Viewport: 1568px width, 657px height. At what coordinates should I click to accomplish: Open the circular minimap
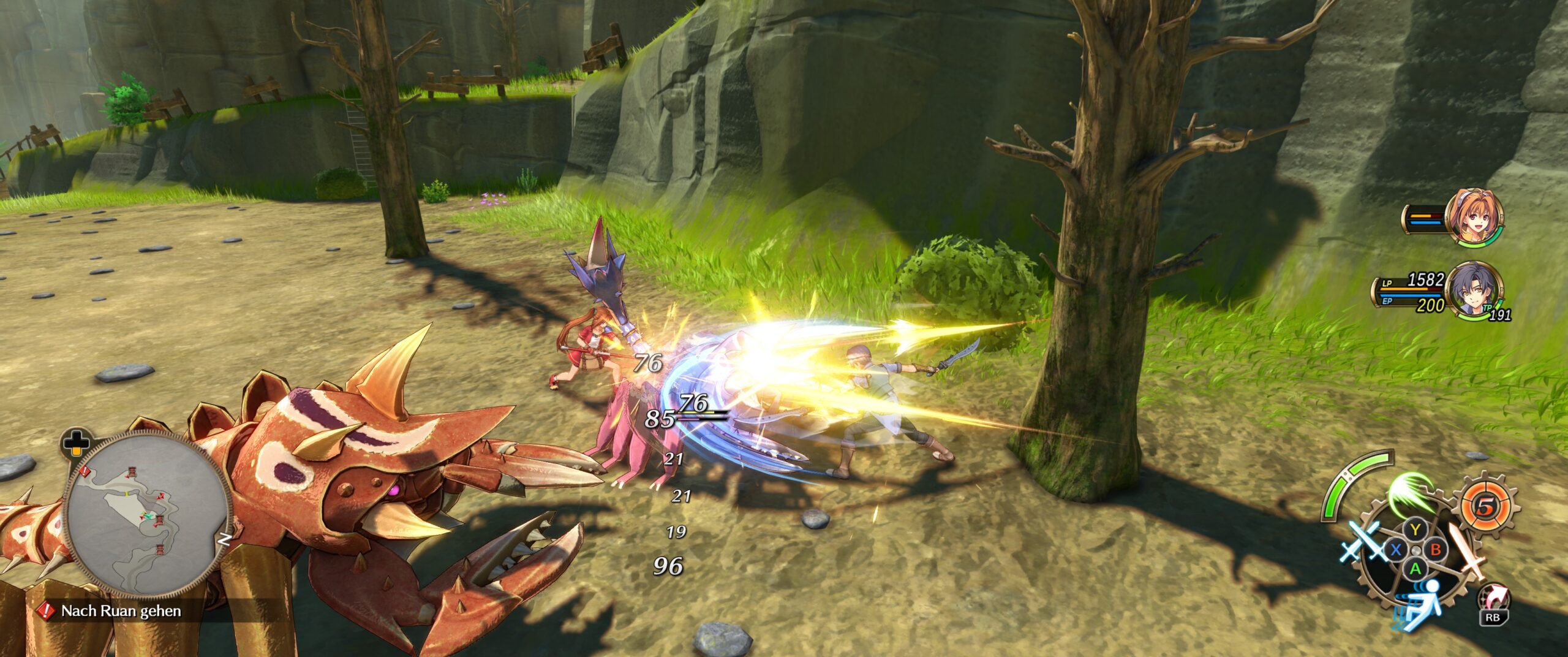tap(147, 514)
